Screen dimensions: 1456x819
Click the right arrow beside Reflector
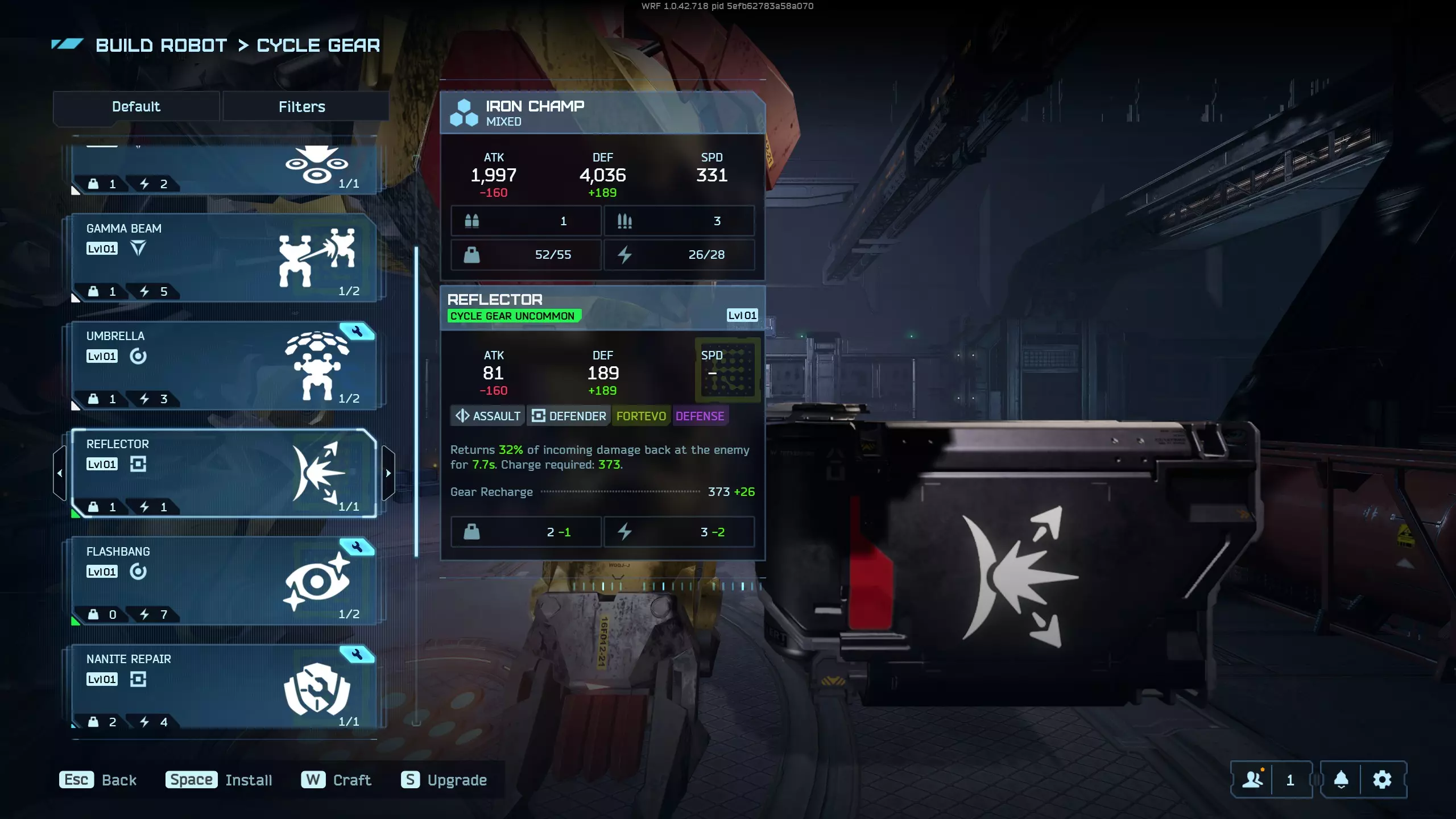(x=388, y=473)
